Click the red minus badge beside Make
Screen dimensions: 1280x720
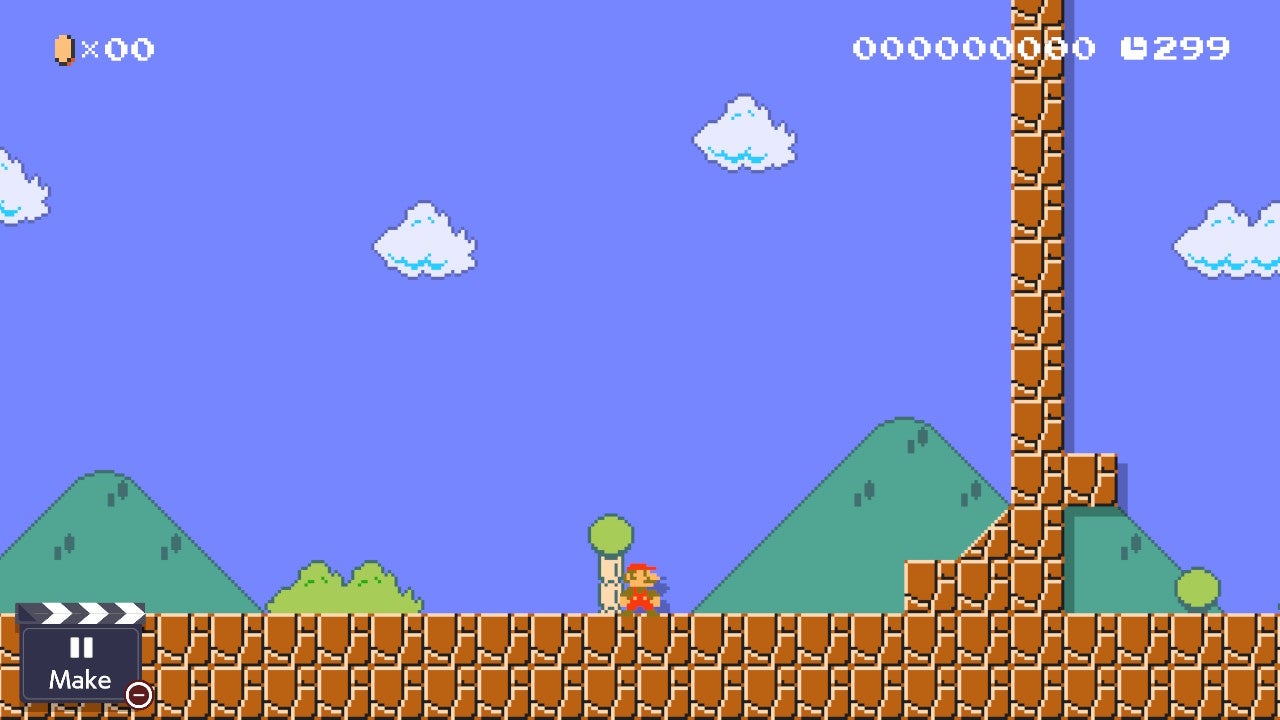click(138, 694)
